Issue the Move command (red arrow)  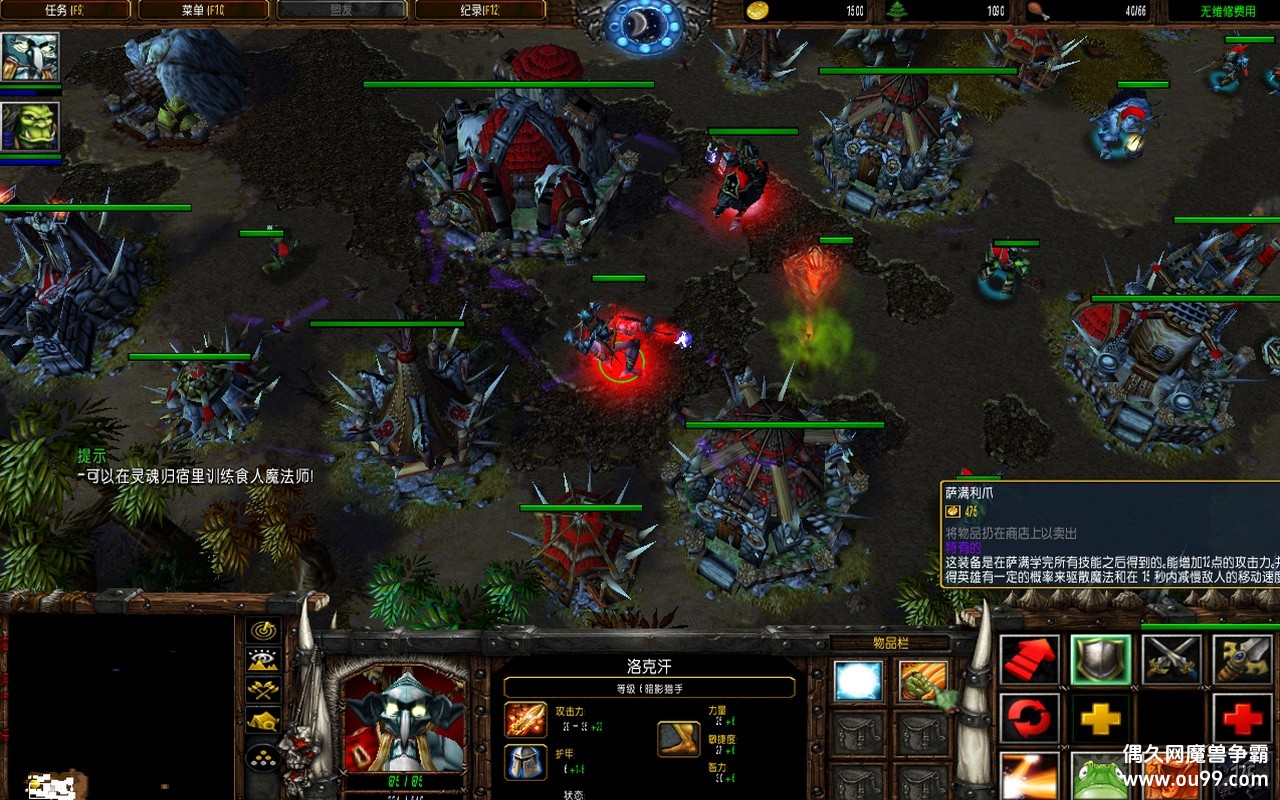click(1029, 659)
